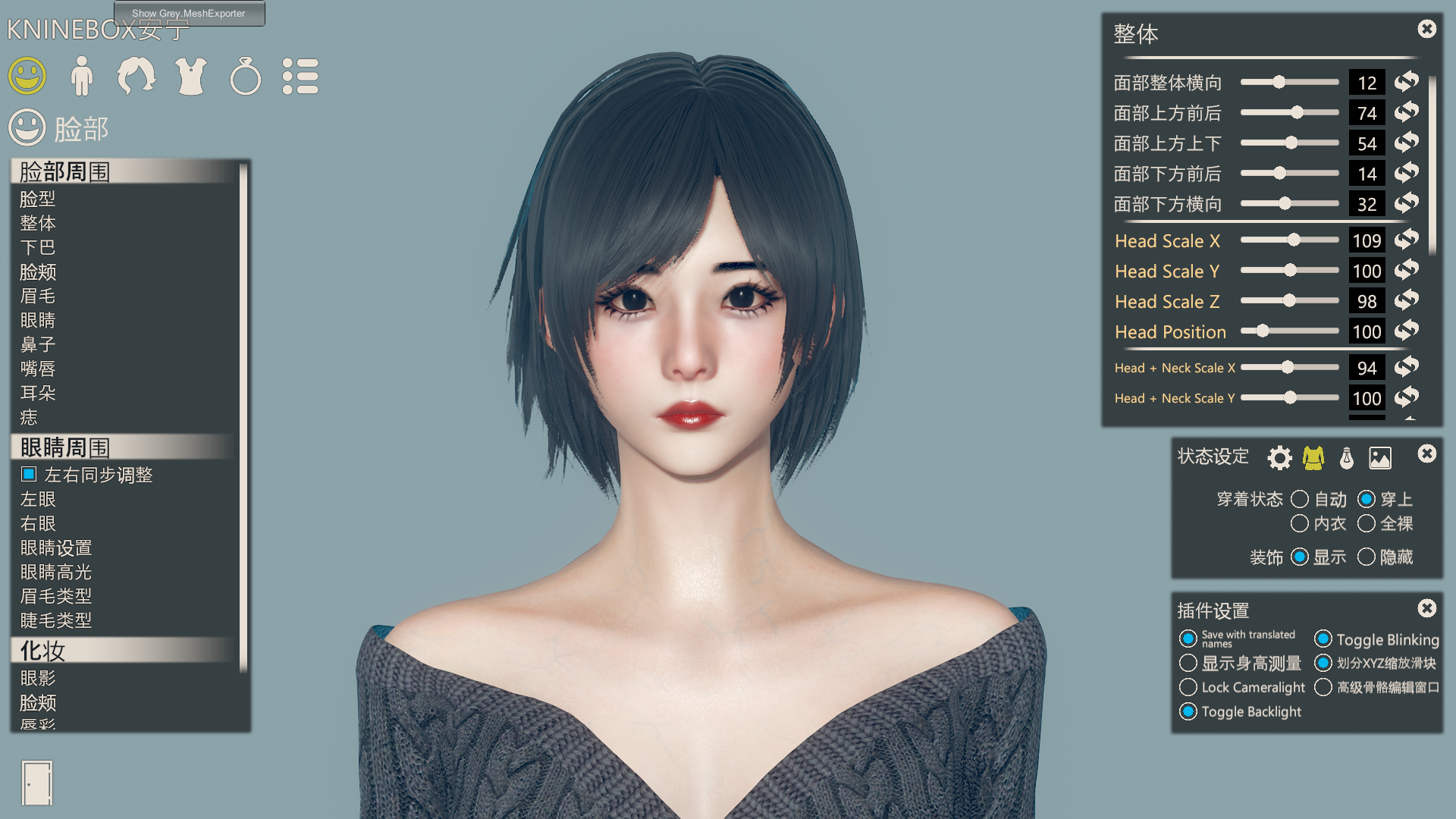Select 下巴 in the face list
This screenshot has height=819, width=1456.
[38, 247]
